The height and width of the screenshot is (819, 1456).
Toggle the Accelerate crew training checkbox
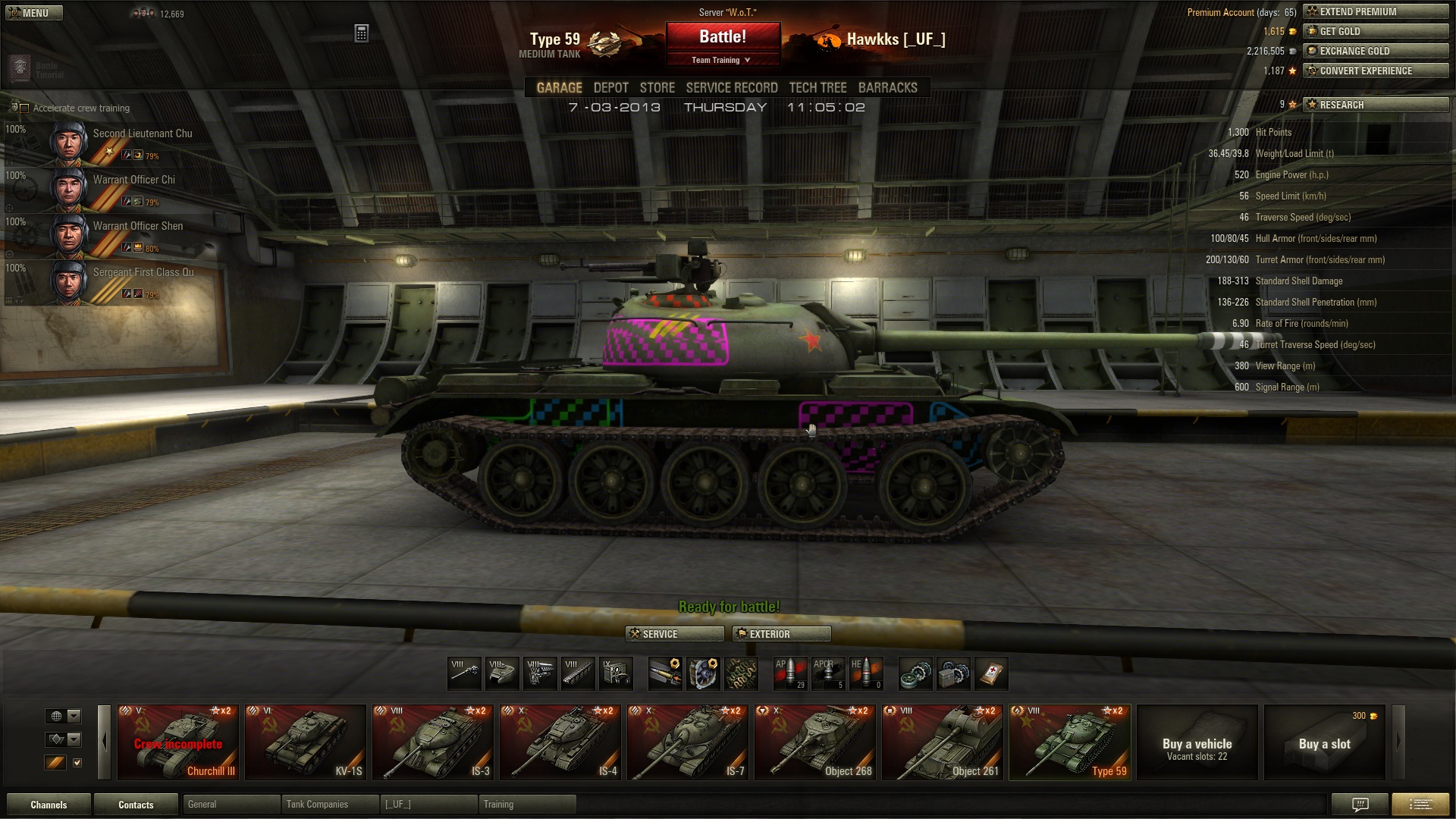[x=24, y=108]
